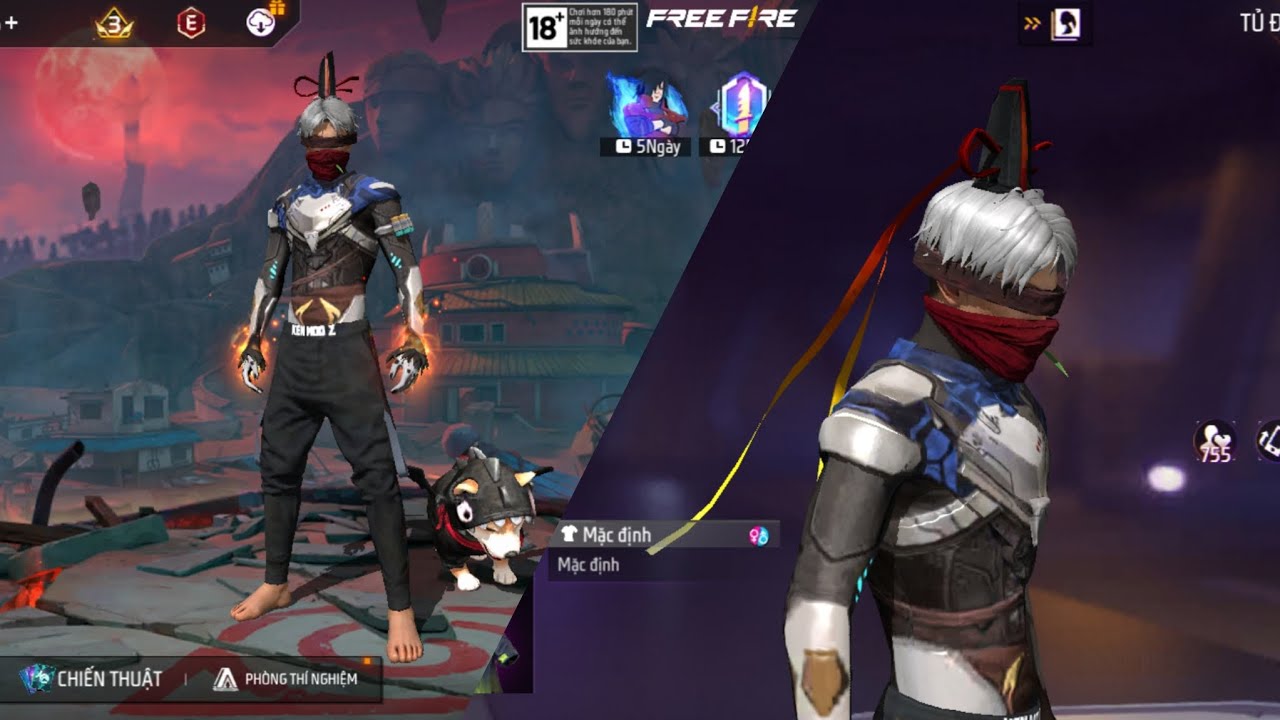Open the cloud download center icon

pos(262,22)
